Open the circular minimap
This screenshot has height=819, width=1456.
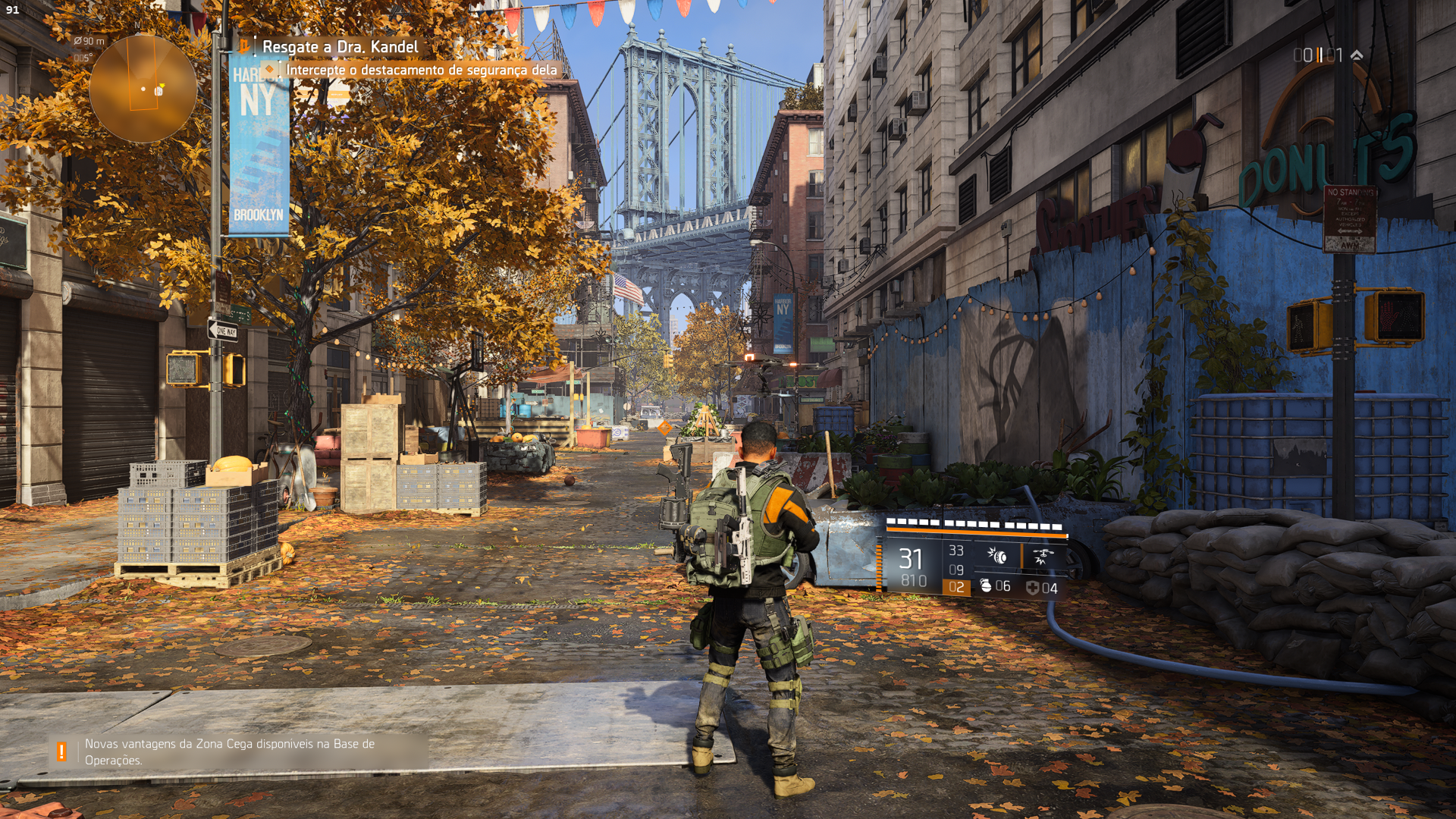coord(143,89)
